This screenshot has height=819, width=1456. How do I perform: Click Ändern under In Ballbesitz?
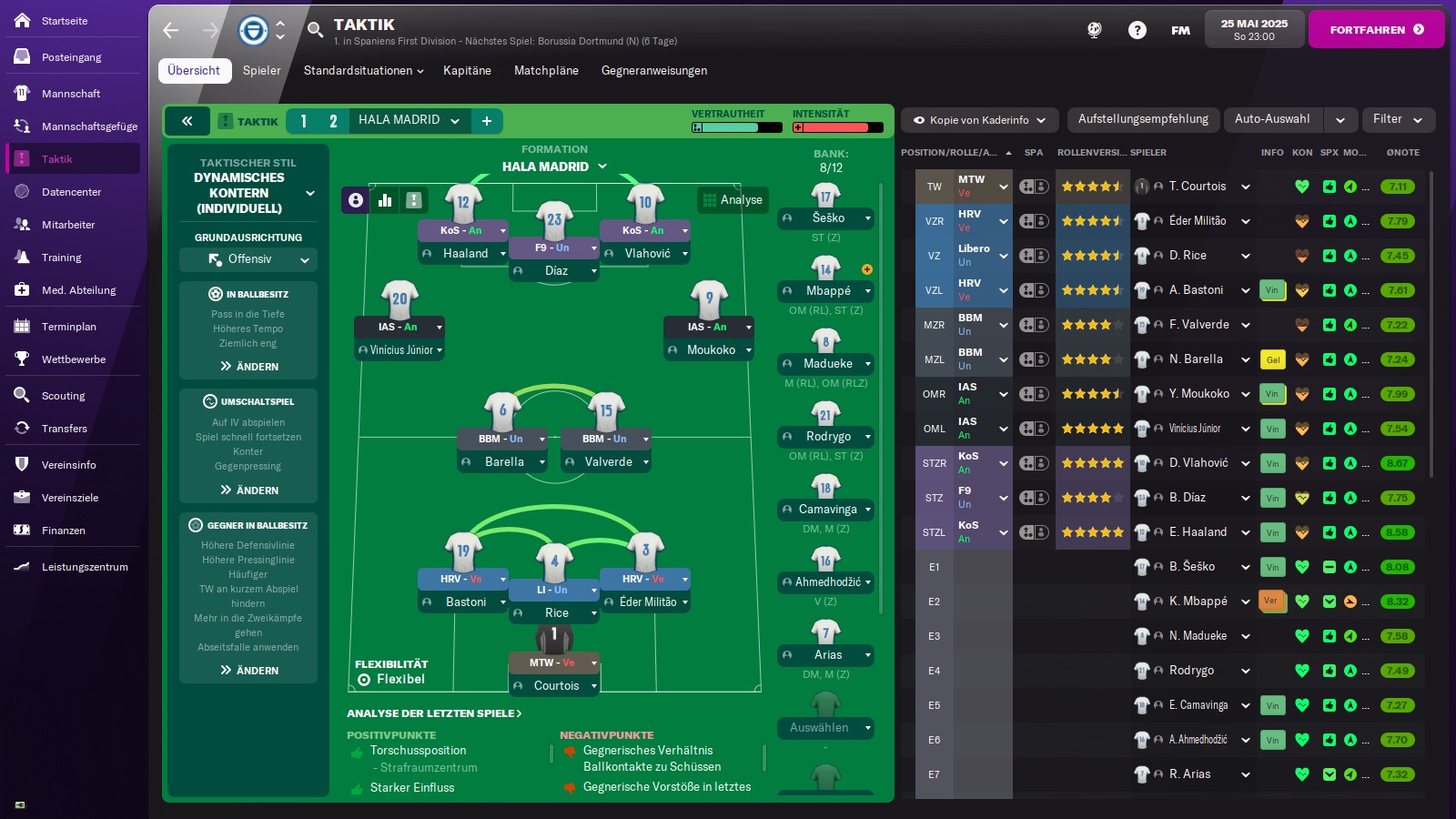coord(248,367)
